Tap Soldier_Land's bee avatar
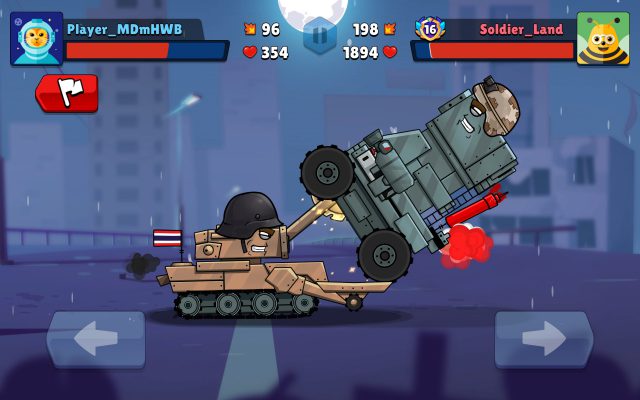The image size is (640, 400). click(602, 39)
